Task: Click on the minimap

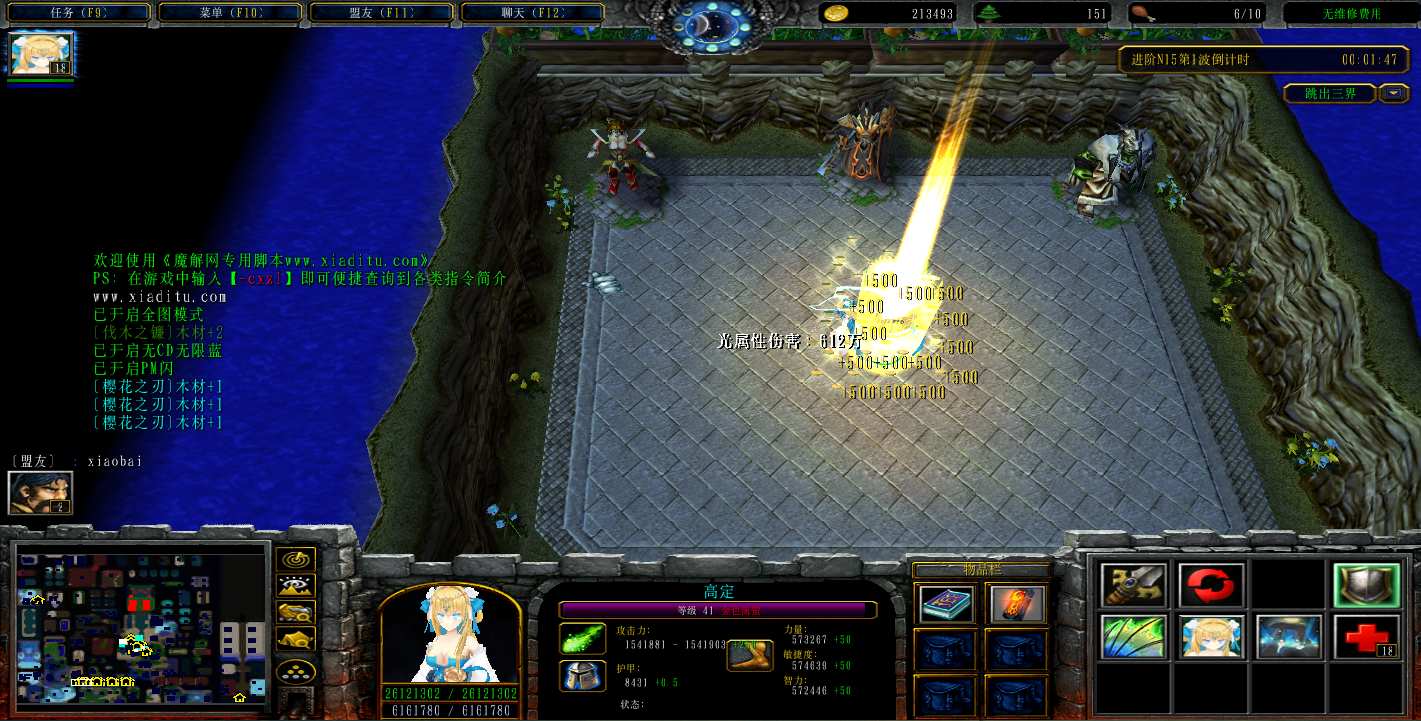Action: click(x=143, y=622)
